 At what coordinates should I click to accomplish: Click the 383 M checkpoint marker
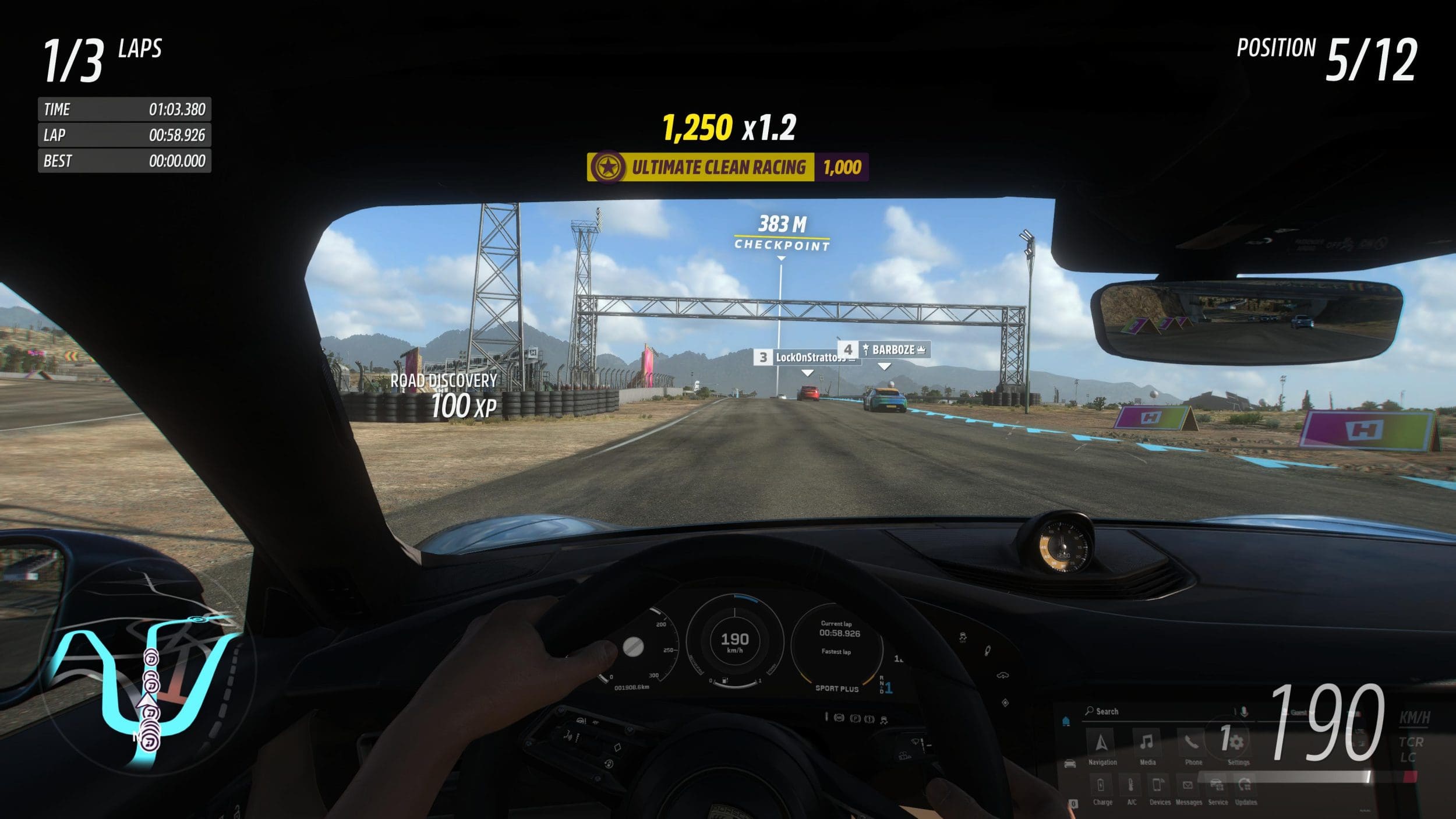point(782,233)
